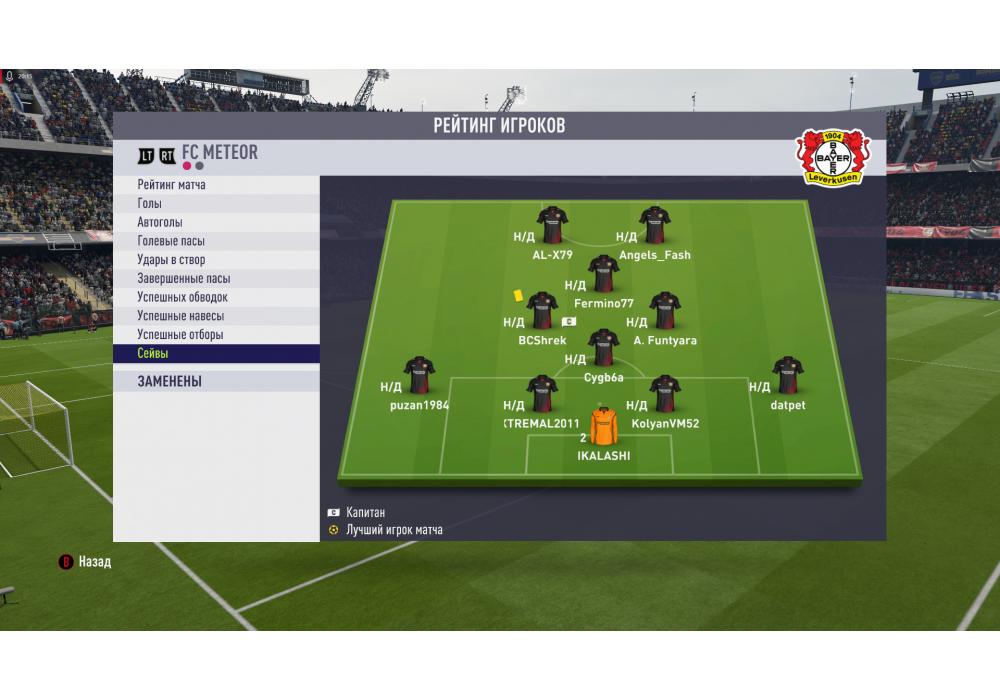Screen dimensions: 1000x700
Task: Show Успешных обводок statistics
Action: (183, 297)
